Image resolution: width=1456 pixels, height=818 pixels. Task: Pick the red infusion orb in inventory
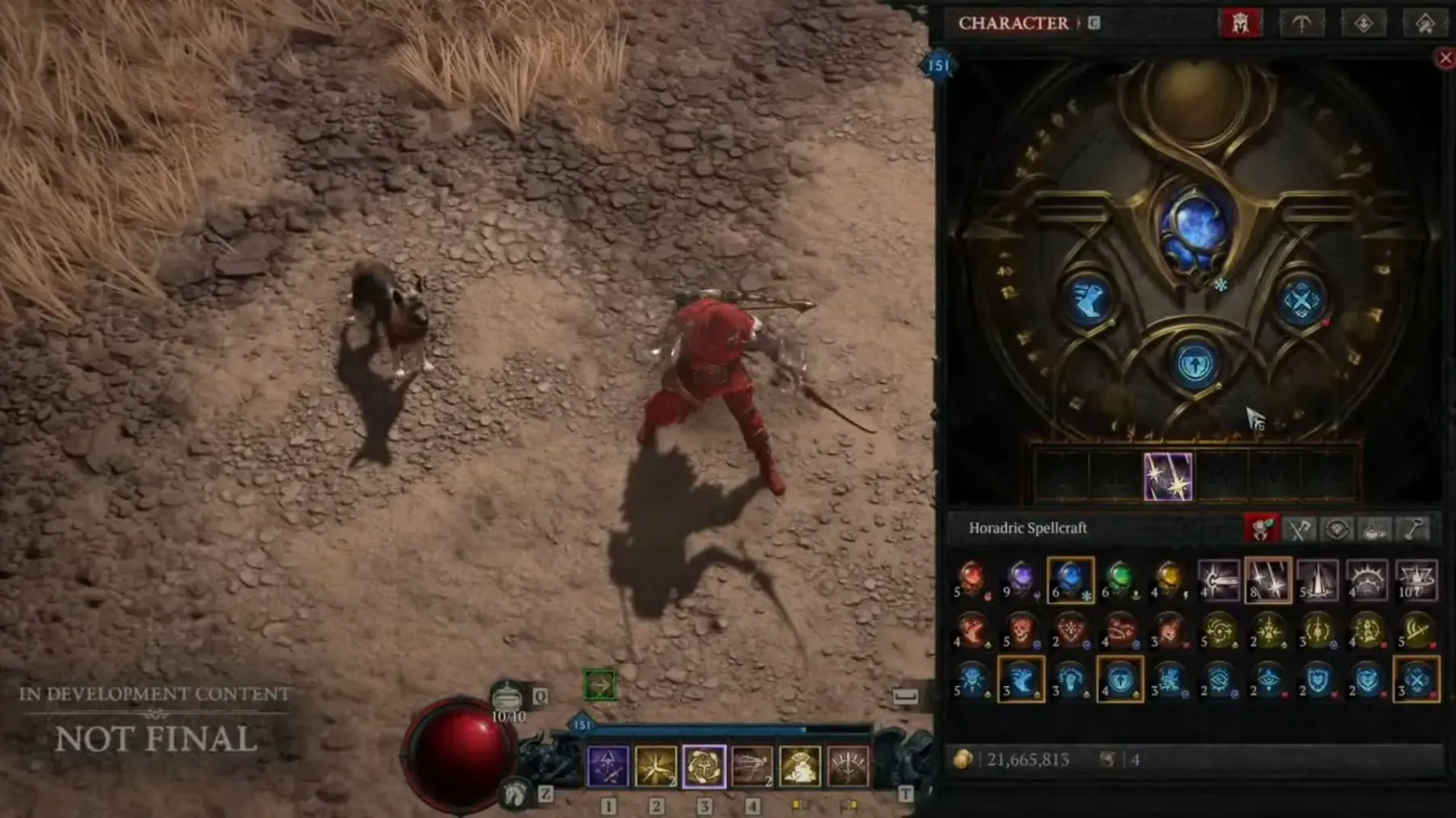click(x=972, y=579)
